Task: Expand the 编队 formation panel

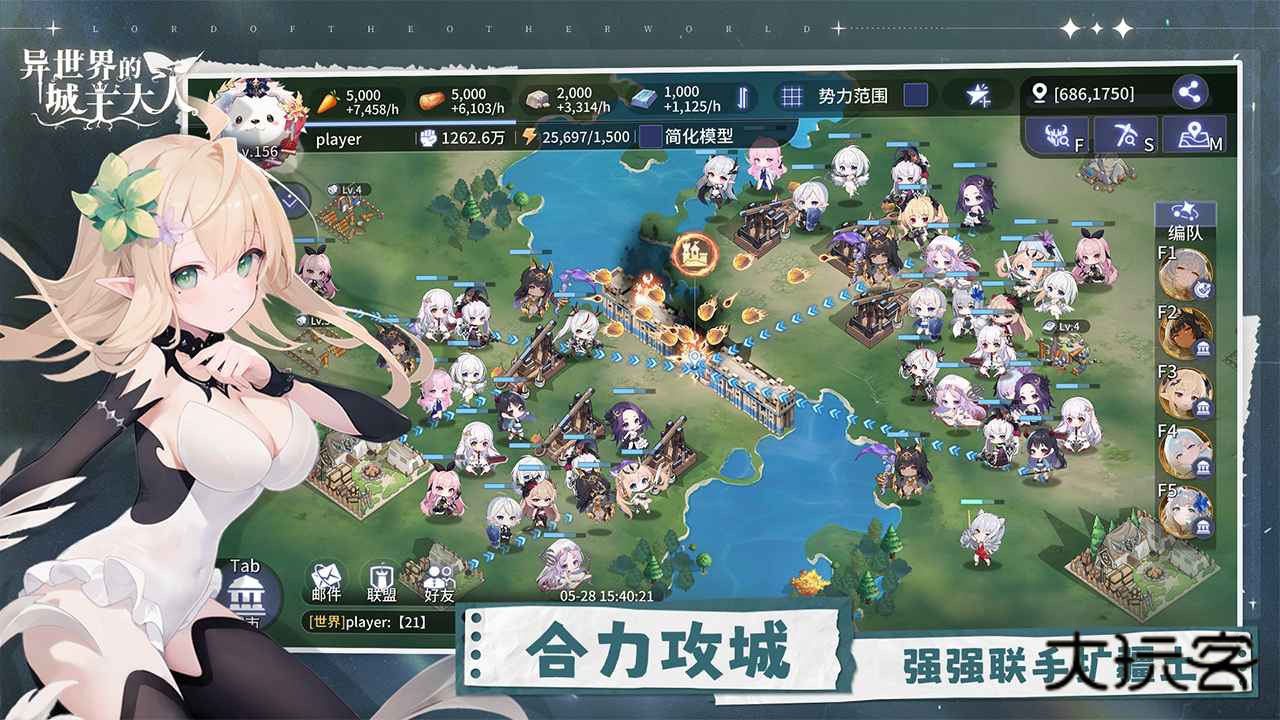Action: point(1185,219)
